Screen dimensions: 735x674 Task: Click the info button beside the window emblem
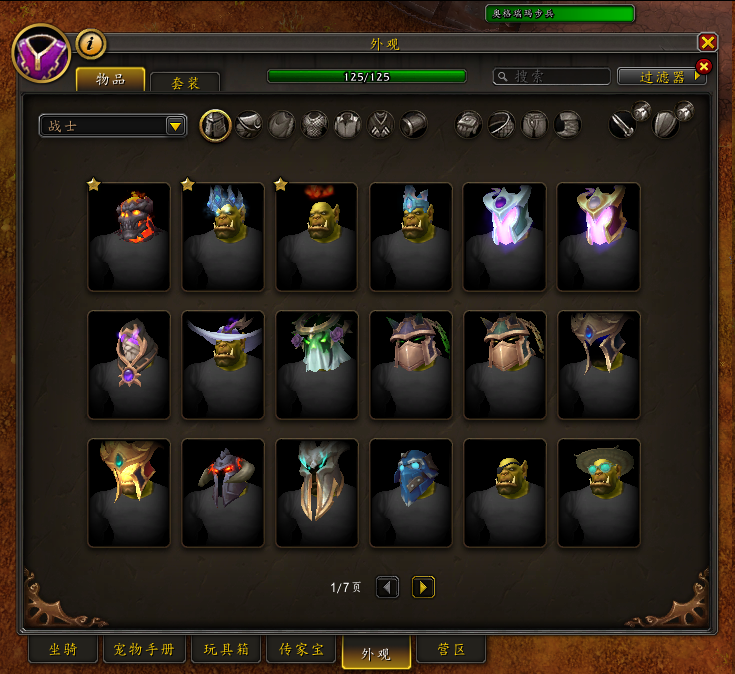[x=91, y=44]
